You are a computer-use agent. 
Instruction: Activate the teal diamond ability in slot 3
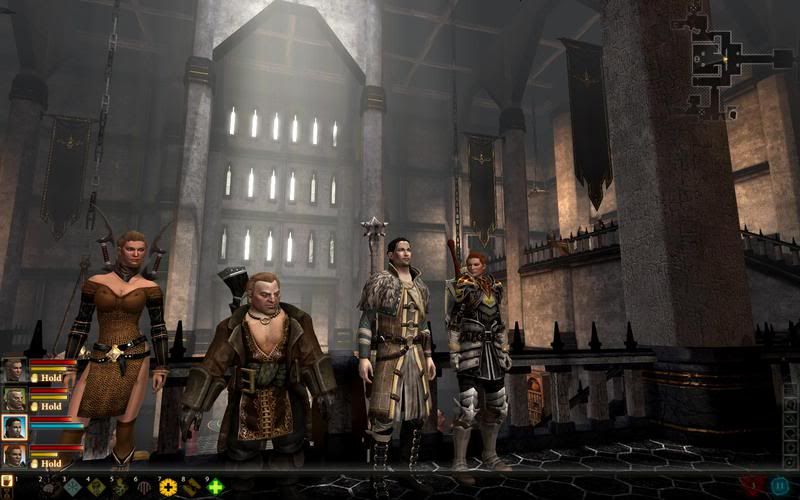point(72,488)
